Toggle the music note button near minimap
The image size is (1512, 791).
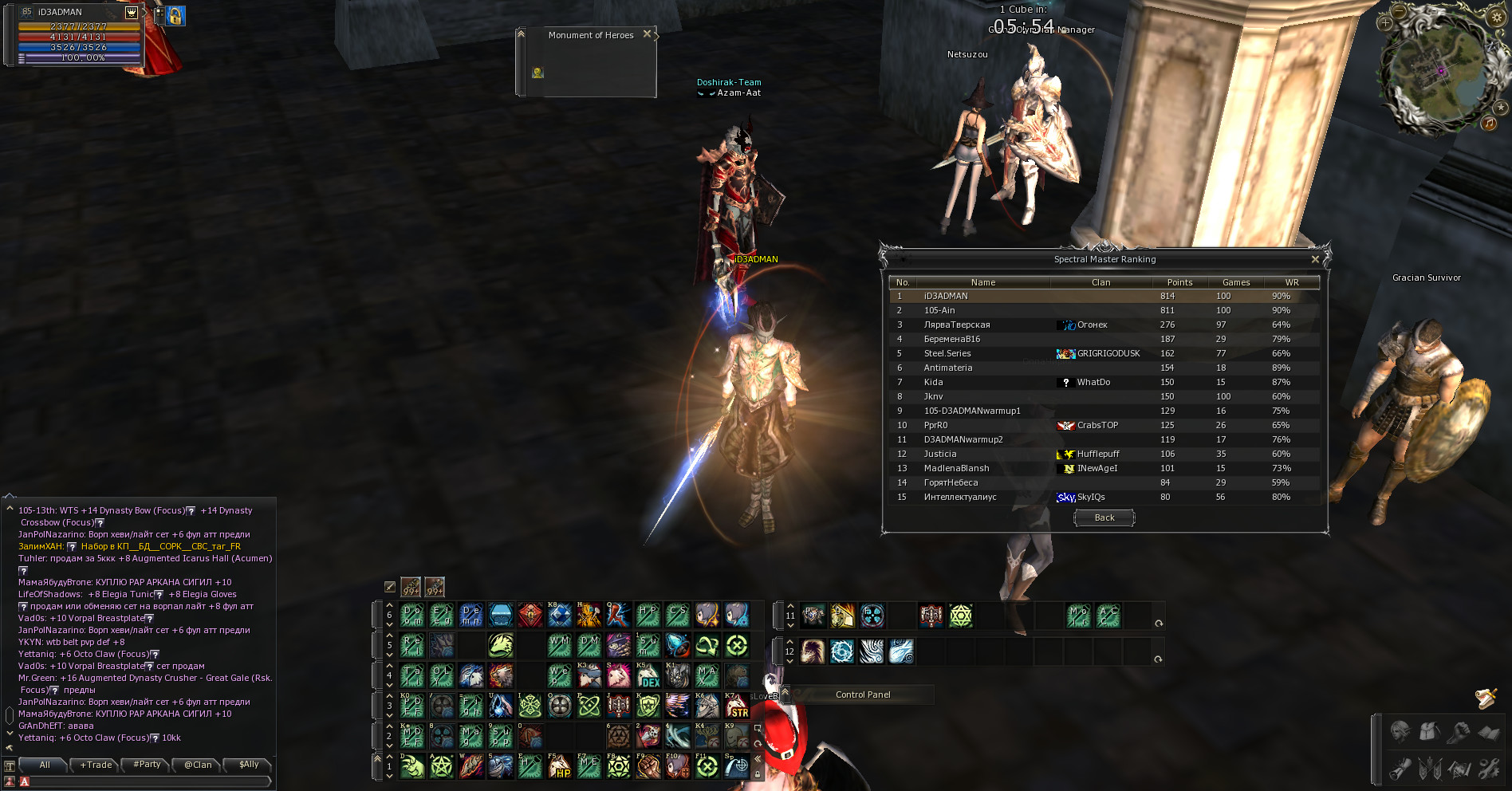1489,123
